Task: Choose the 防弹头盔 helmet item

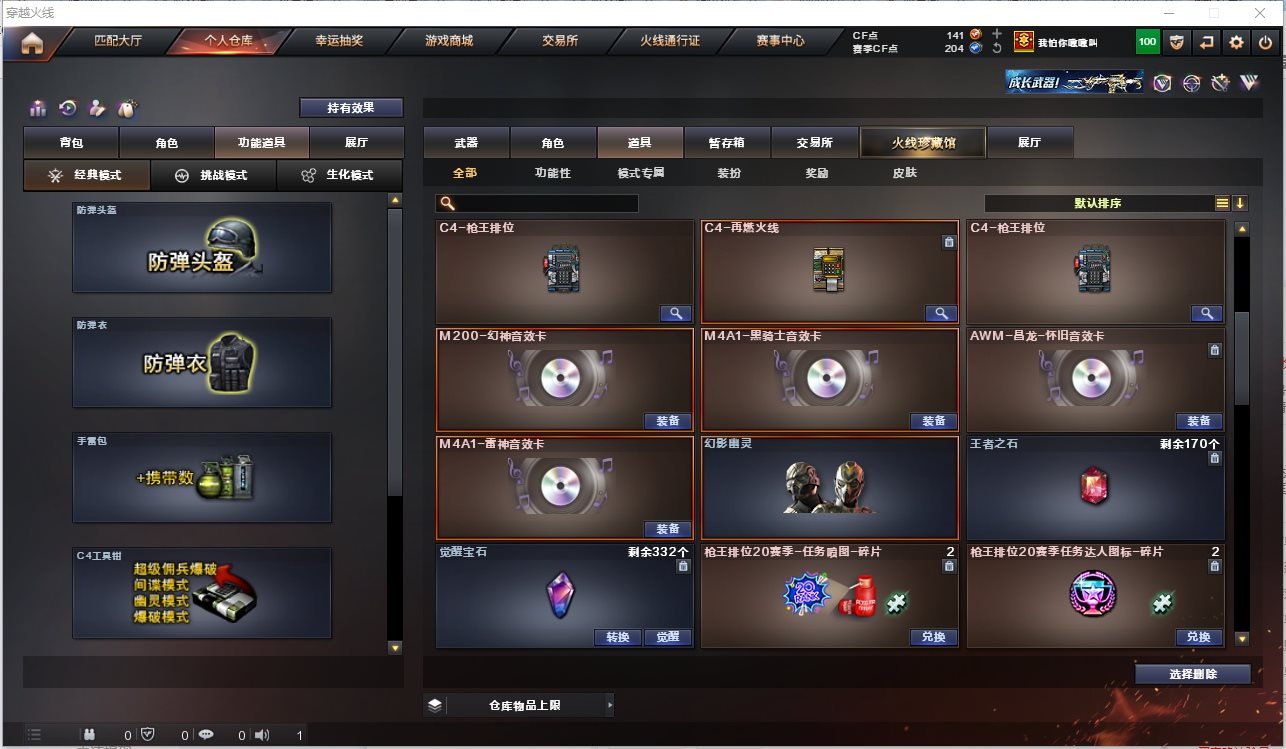Action: coord(201,248)
